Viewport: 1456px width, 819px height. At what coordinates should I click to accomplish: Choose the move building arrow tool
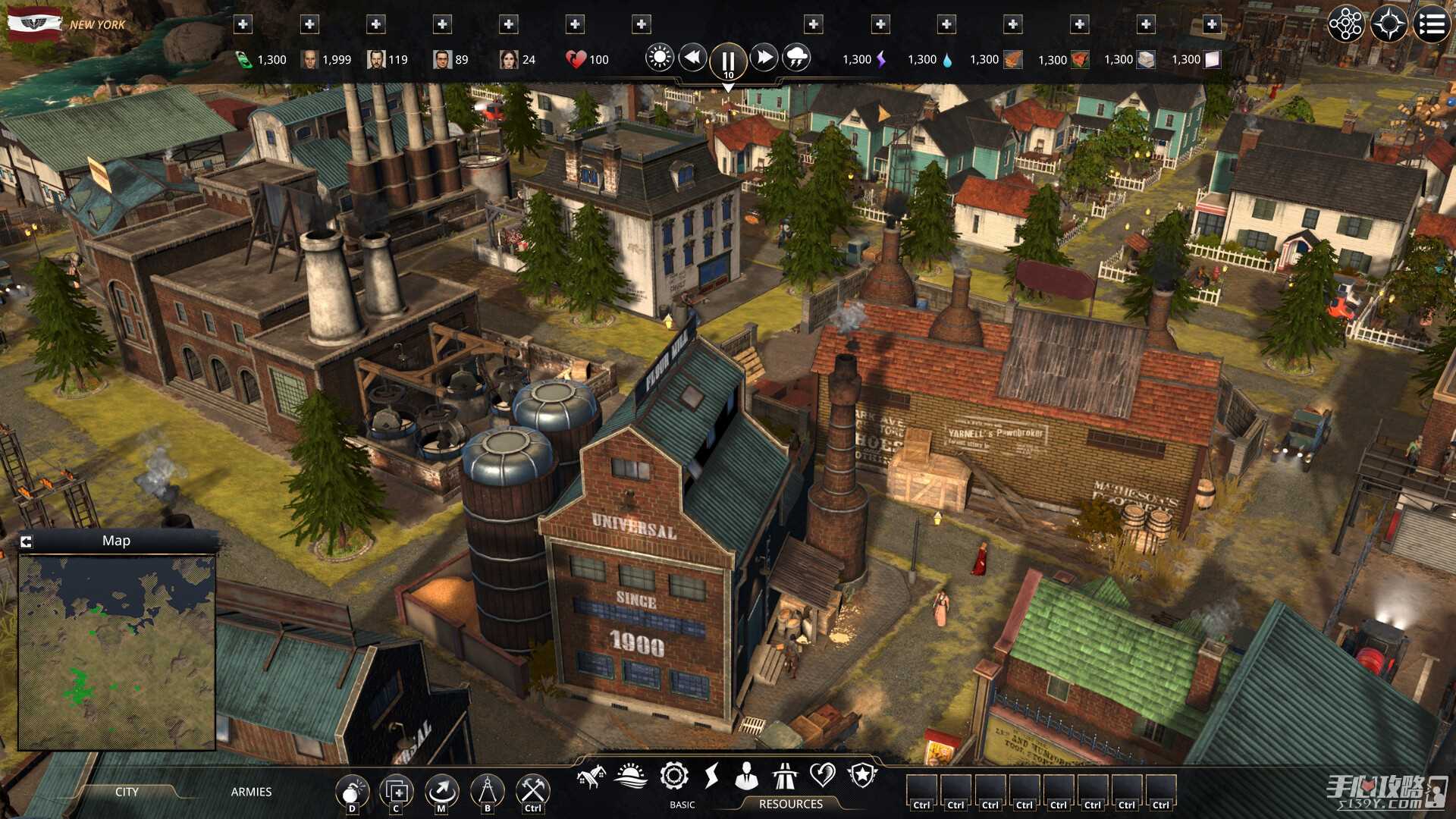tap(441, 792)
